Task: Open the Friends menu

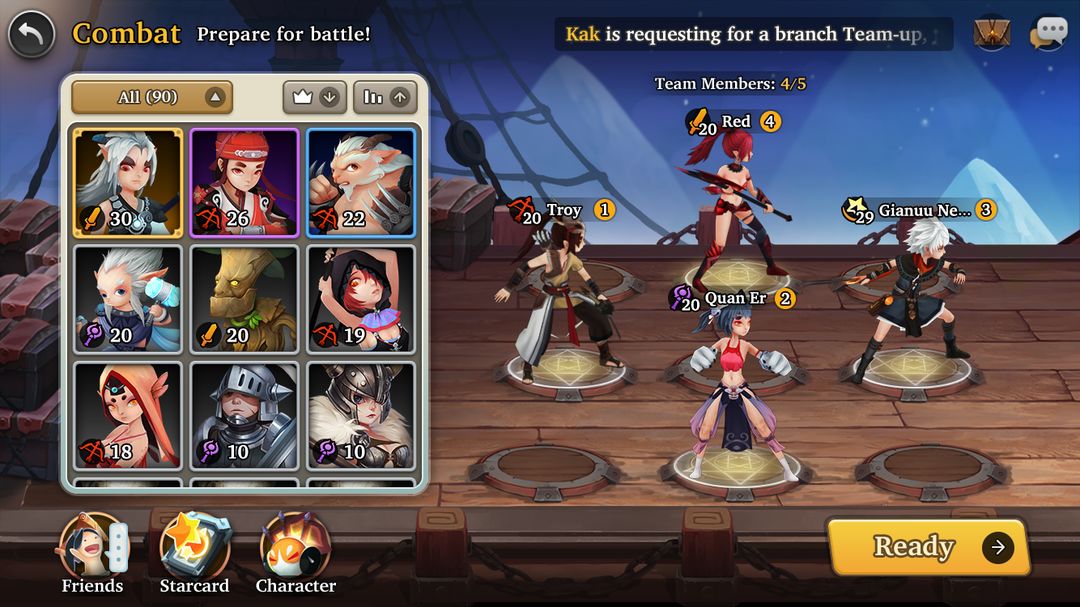Action: pos(92,554)
